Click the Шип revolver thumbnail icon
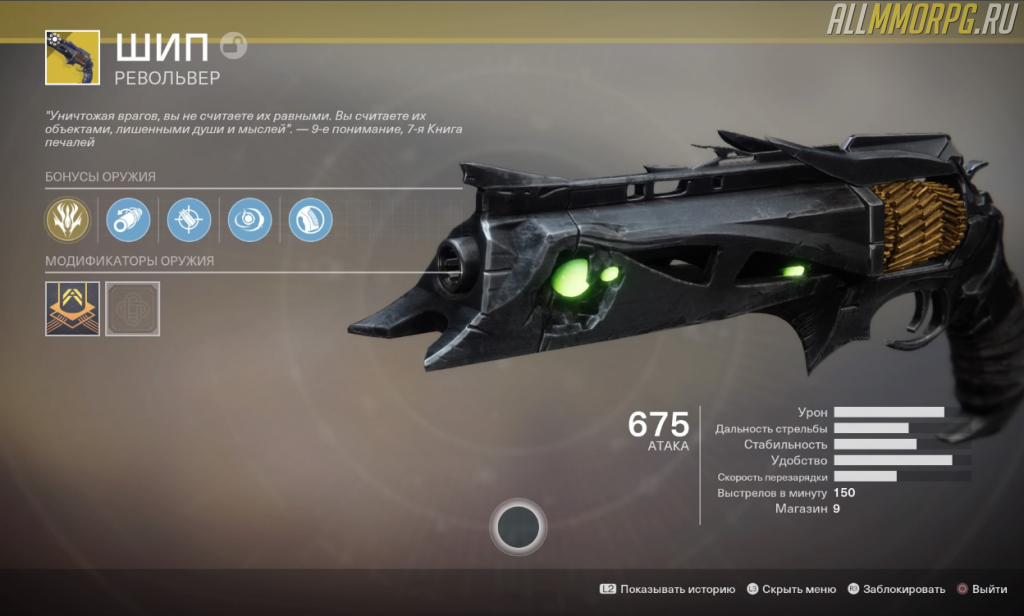1024x616 pixels. coord(72,57)
